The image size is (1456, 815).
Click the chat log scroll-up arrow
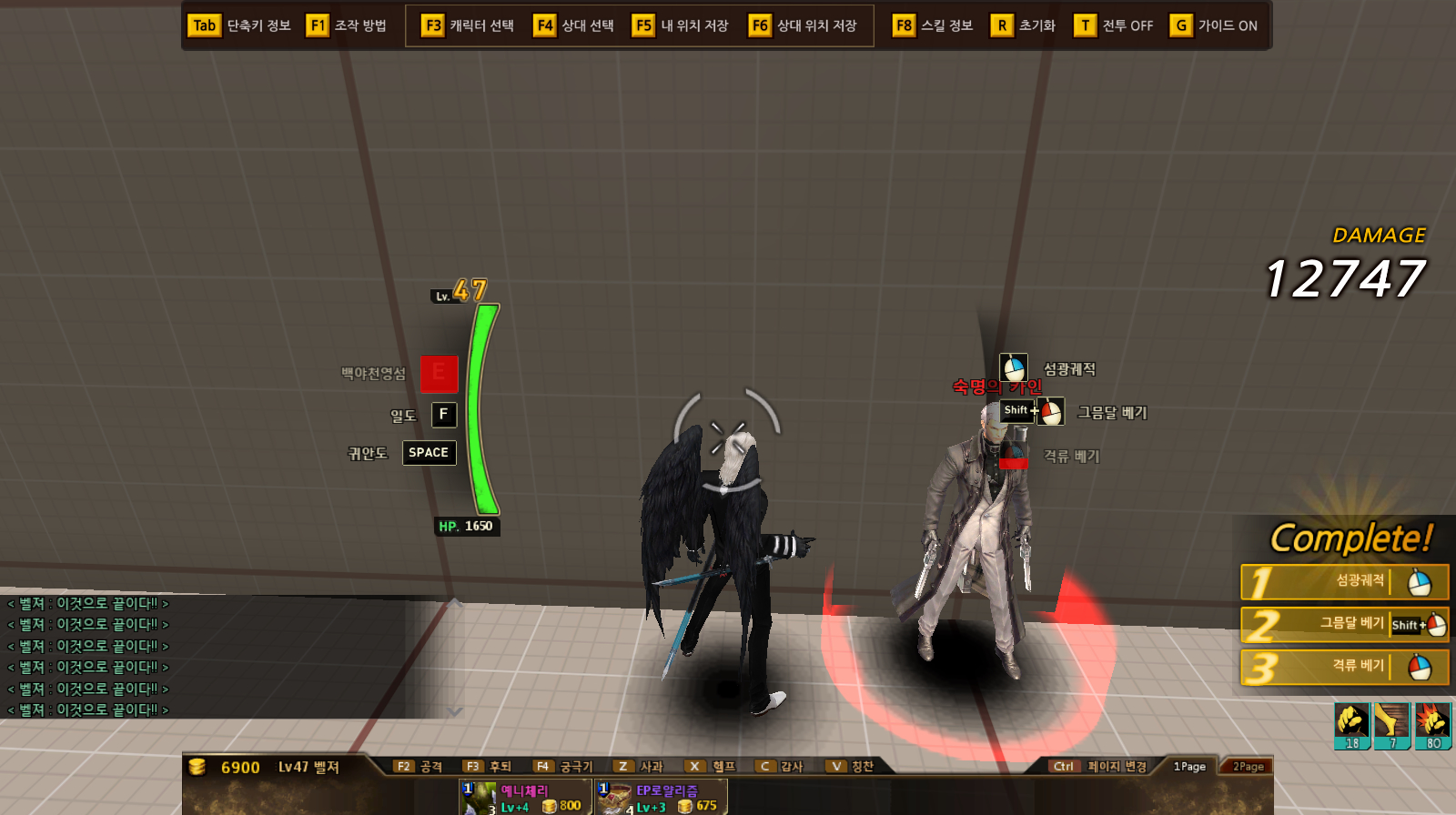coord(455,602)
